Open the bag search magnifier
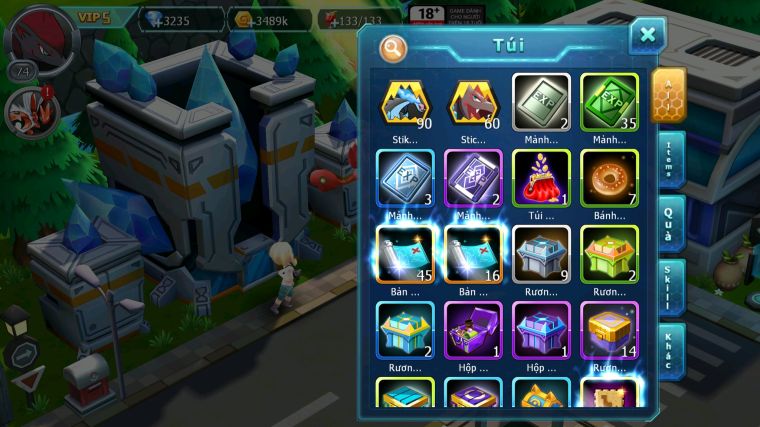The image size is (760, 427). tap(393, 47)
